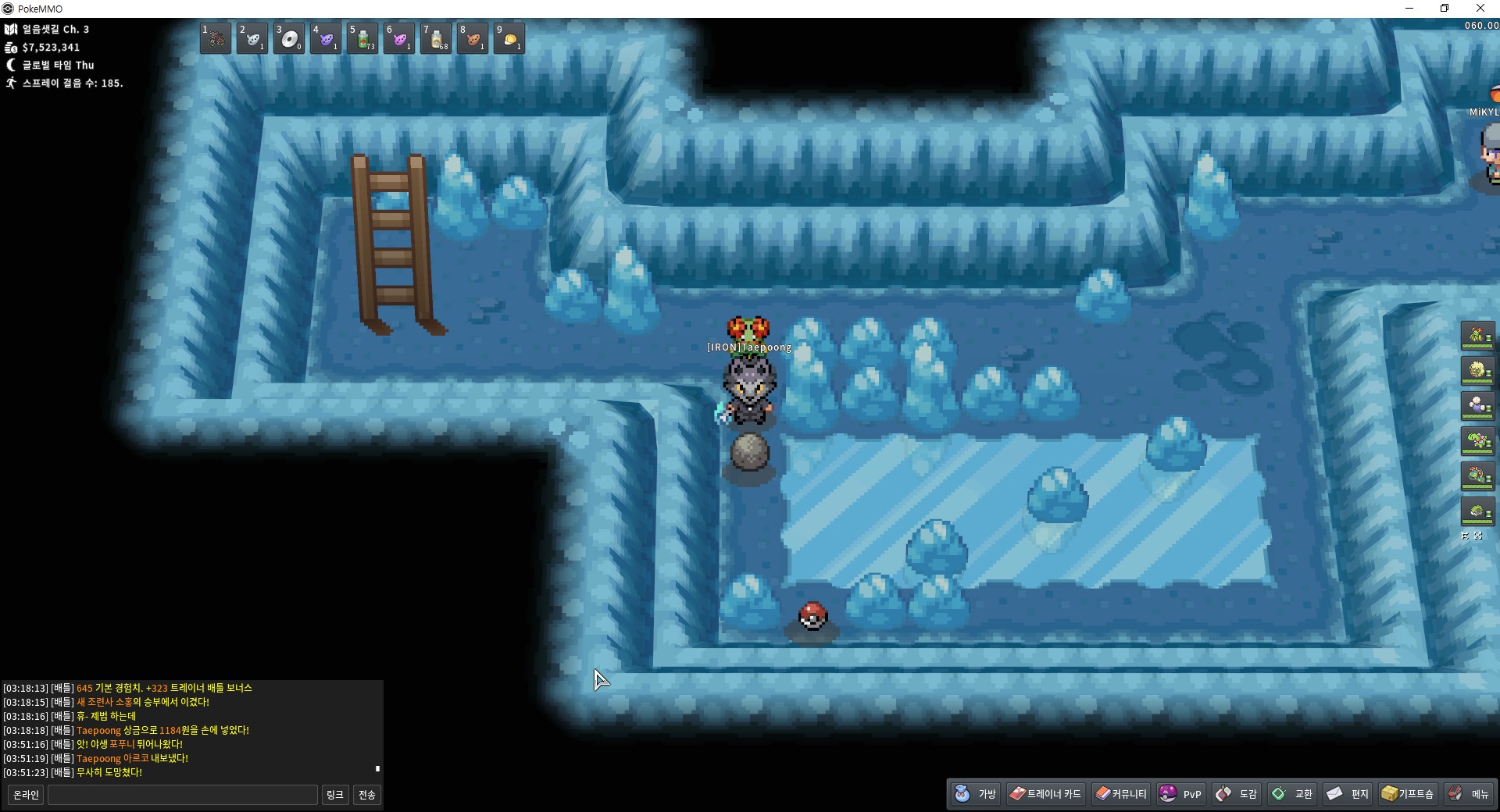Open the 기프트숍 gift shop
The height and width of the screenshot is (812, 1500).
1408,794
